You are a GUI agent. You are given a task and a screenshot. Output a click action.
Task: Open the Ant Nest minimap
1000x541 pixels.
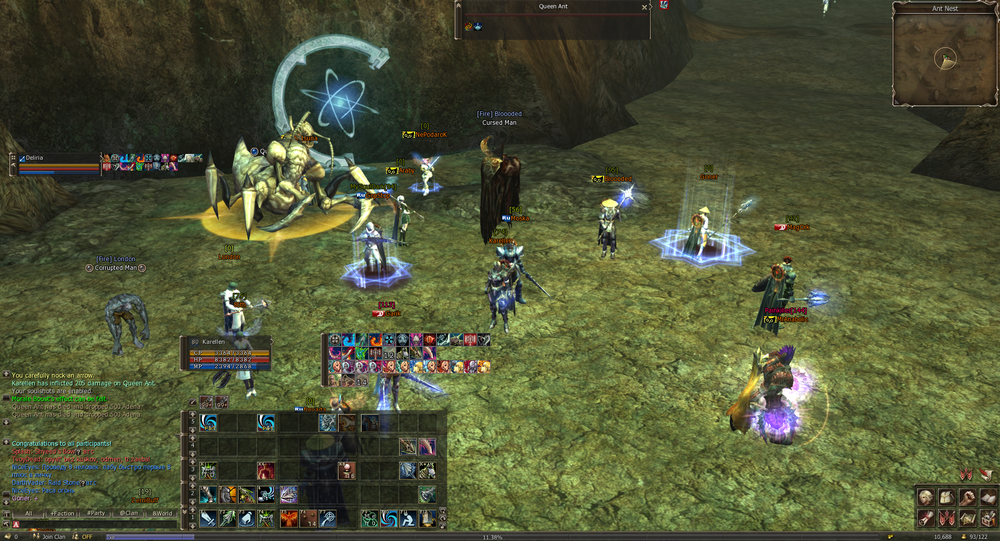945,58
